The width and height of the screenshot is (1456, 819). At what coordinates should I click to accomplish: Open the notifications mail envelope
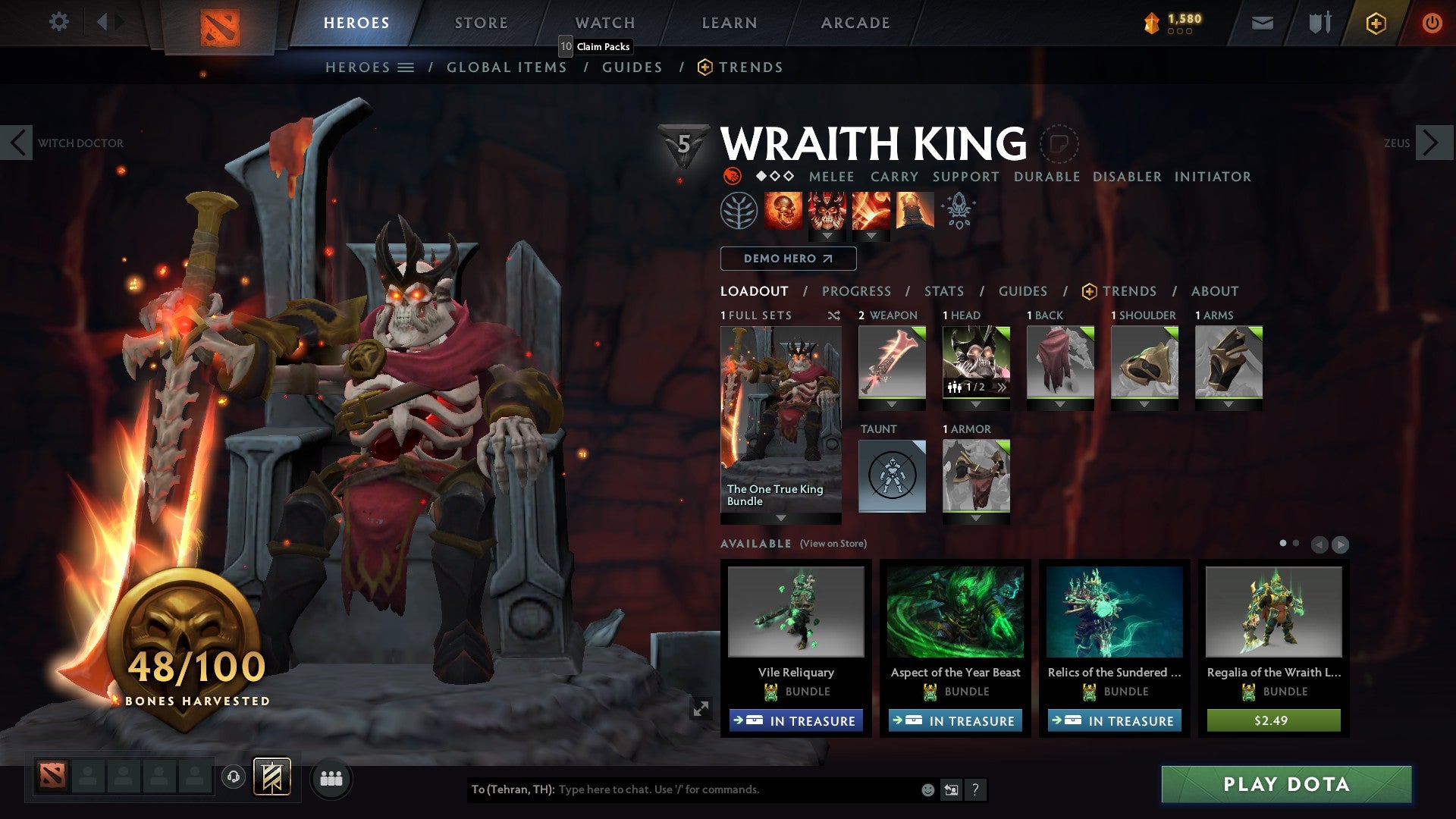[1262, 23]
